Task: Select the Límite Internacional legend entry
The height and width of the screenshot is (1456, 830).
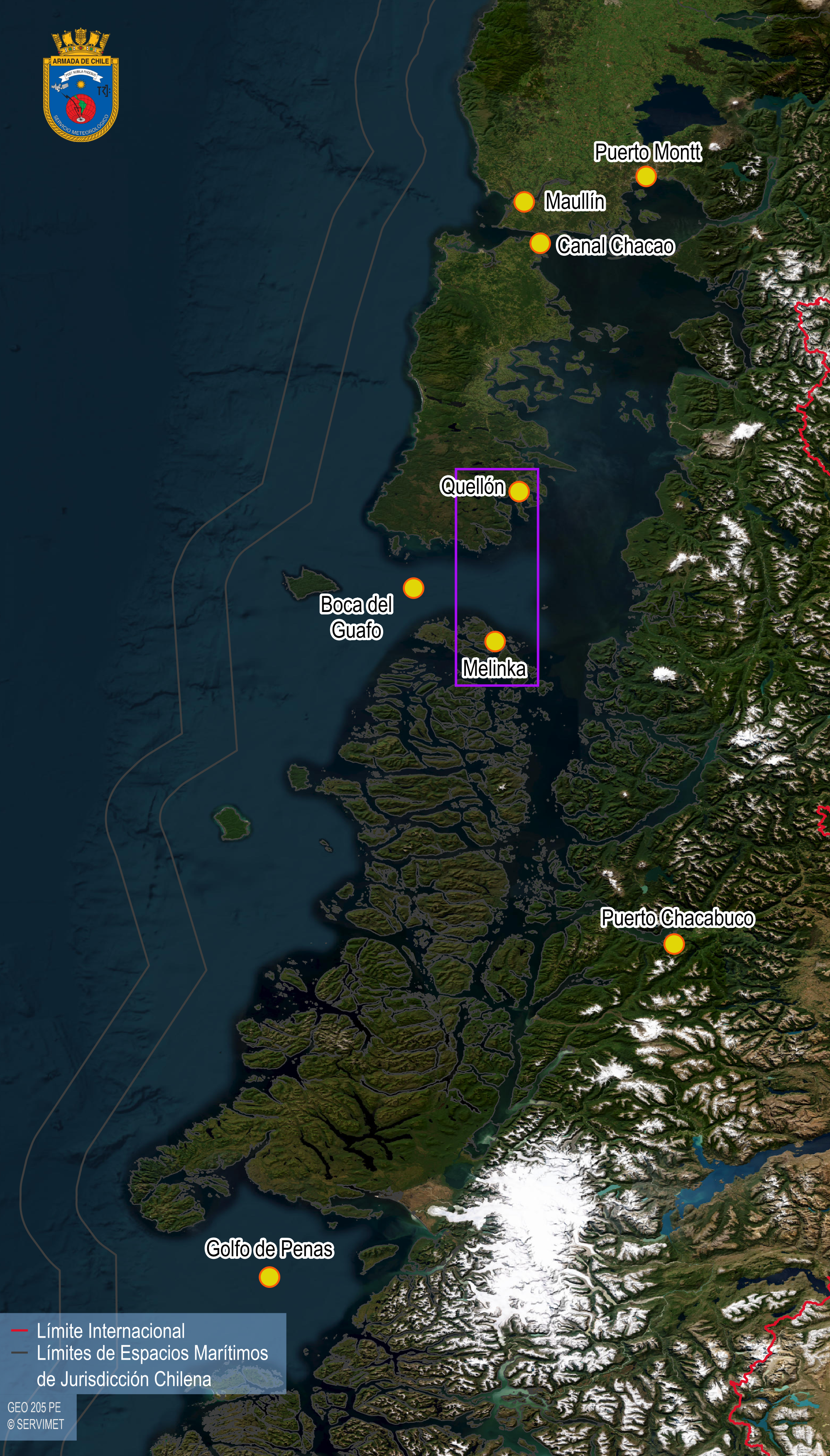Action: pos(110,1331)
